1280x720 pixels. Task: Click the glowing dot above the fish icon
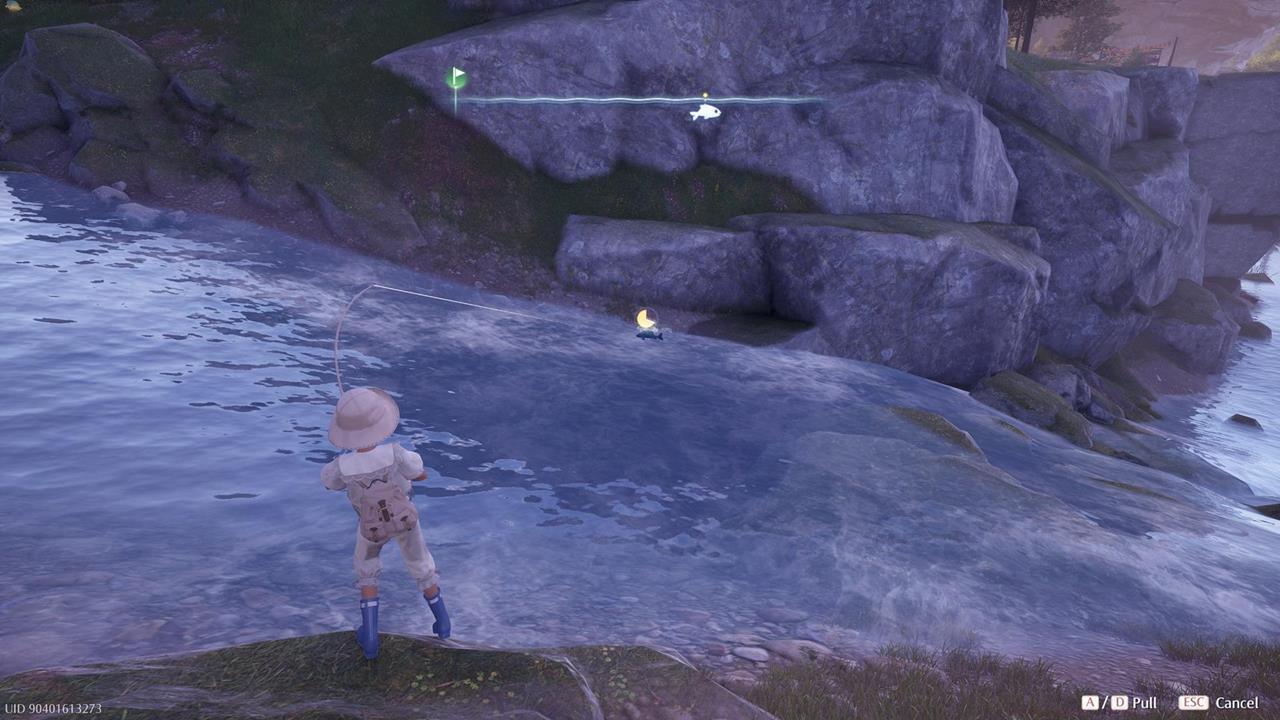[705, 95]
